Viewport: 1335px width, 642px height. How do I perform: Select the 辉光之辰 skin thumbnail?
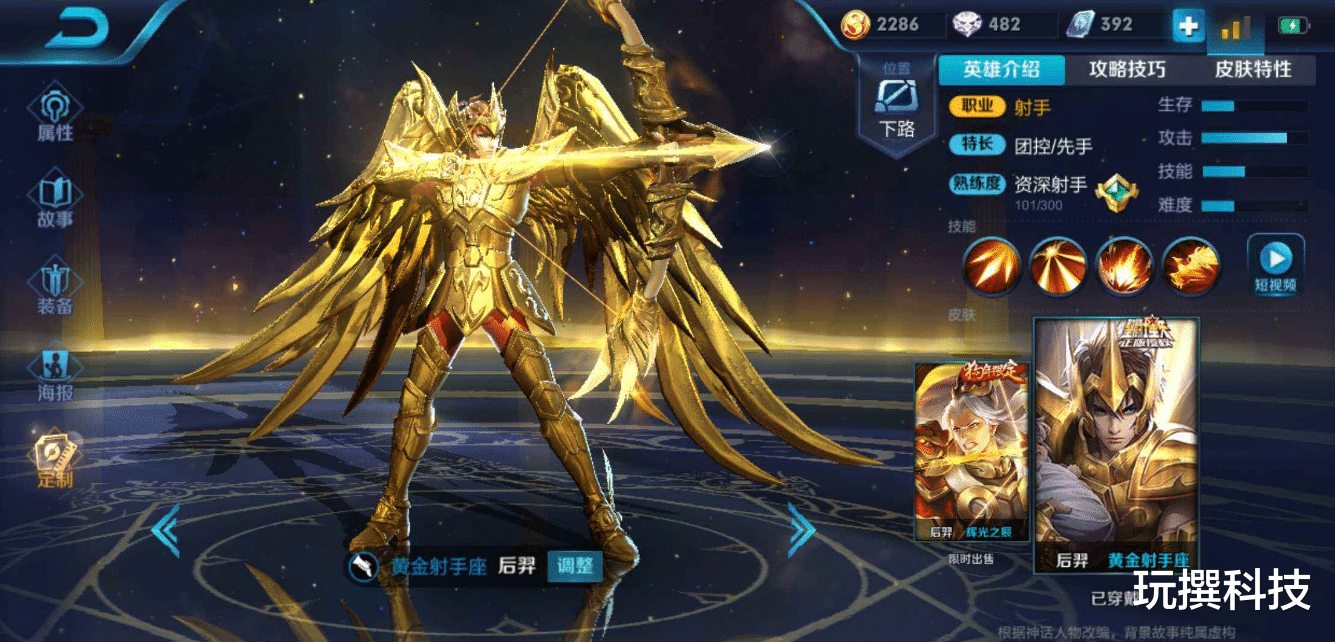(x=973, y=452)
